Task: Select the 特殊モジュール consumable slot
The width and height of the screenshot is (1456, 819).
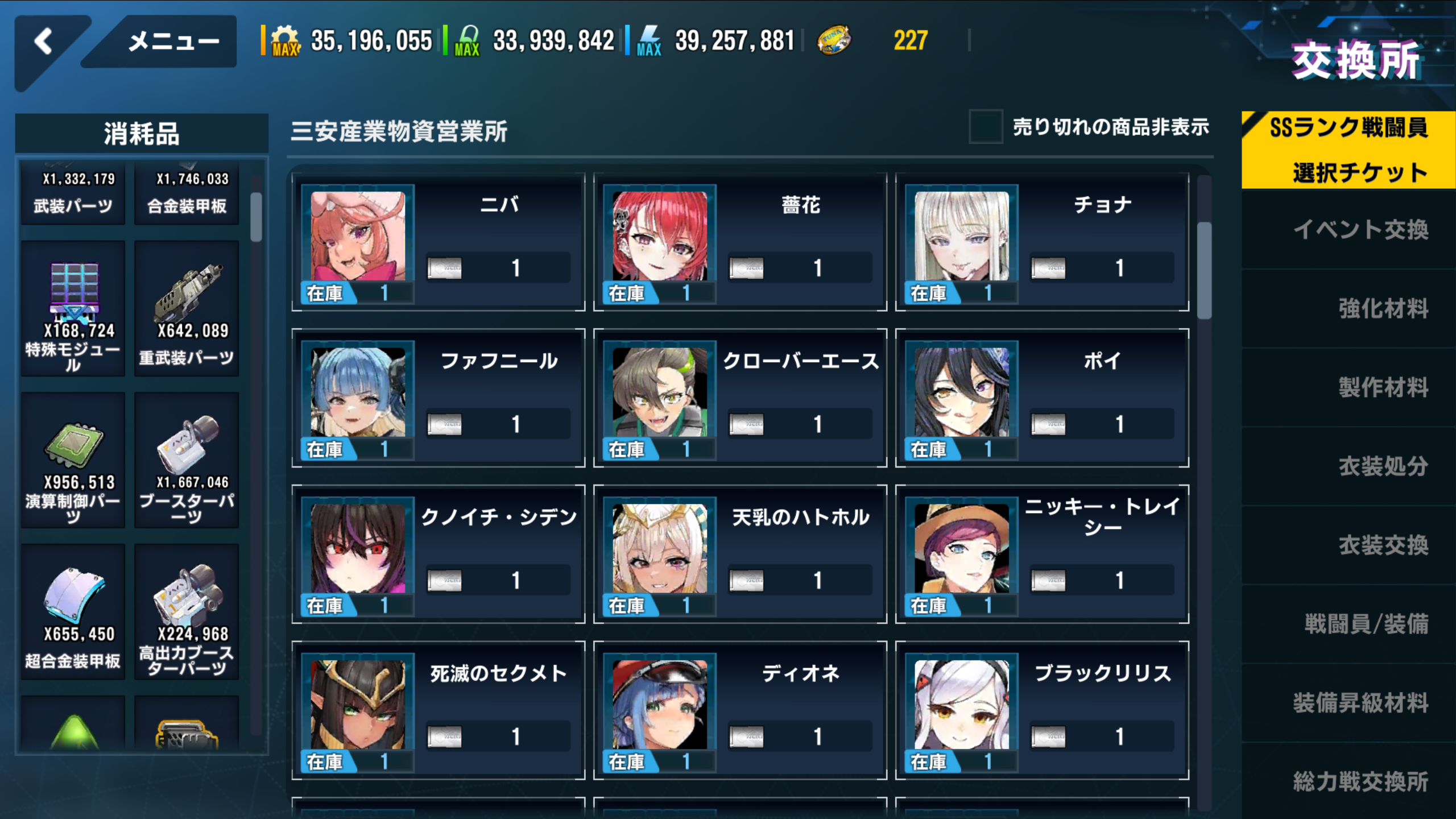Action: (x=73, y=309)
